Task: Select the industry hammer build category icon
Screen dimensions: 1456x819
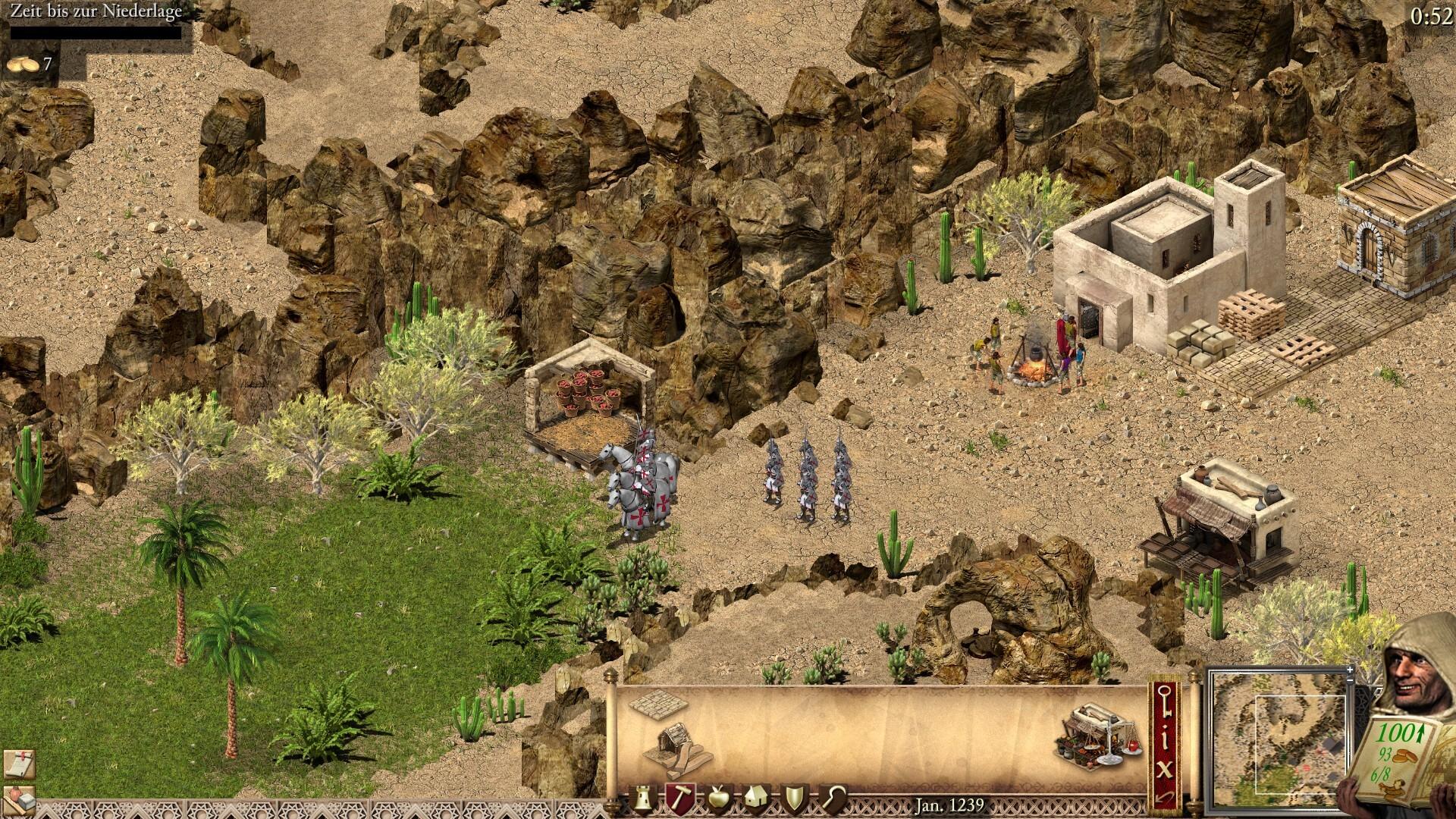Action: pyautogui.click(x=680, y=795)
